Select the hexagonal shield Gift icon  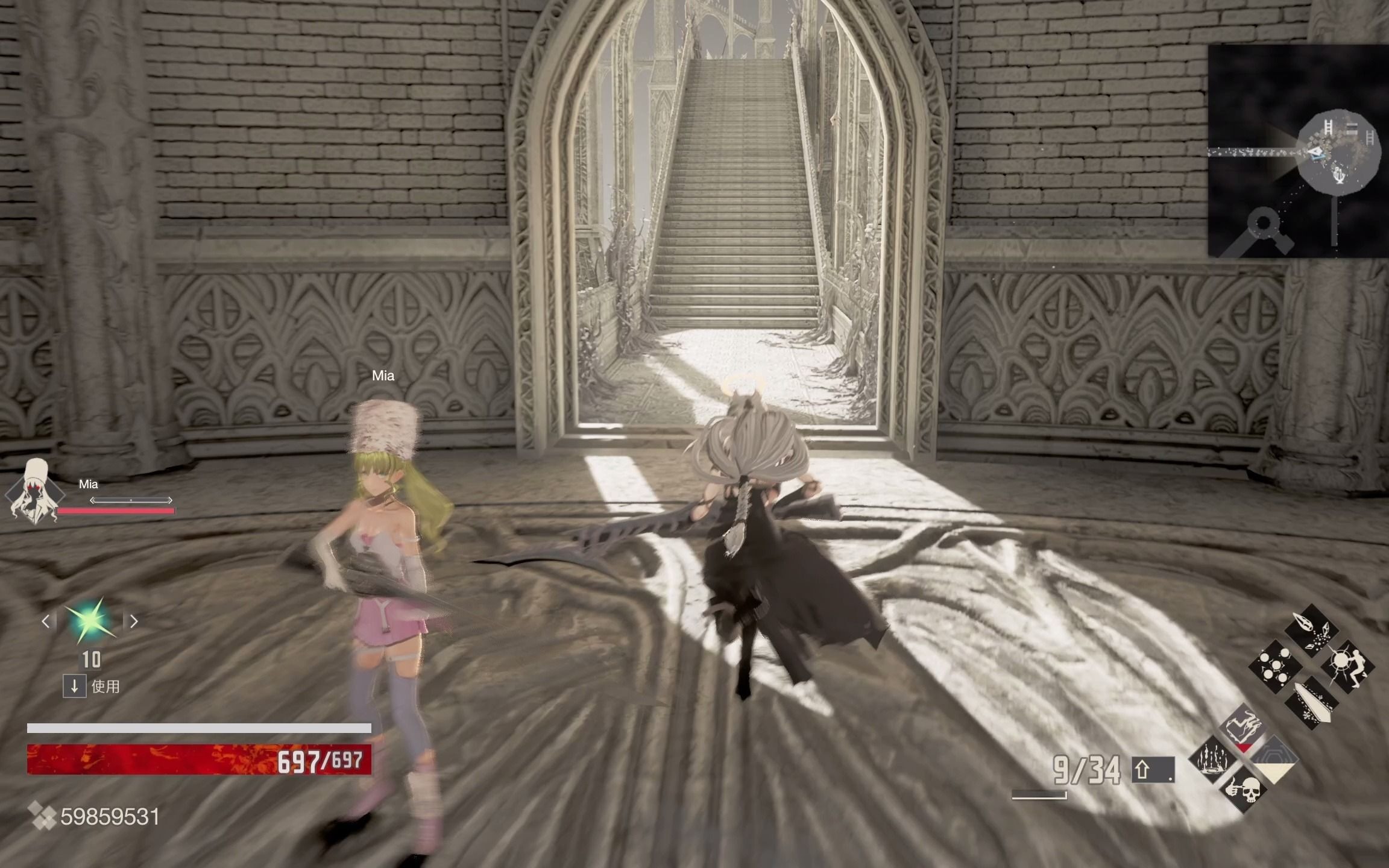click(x=1276, y=758)
